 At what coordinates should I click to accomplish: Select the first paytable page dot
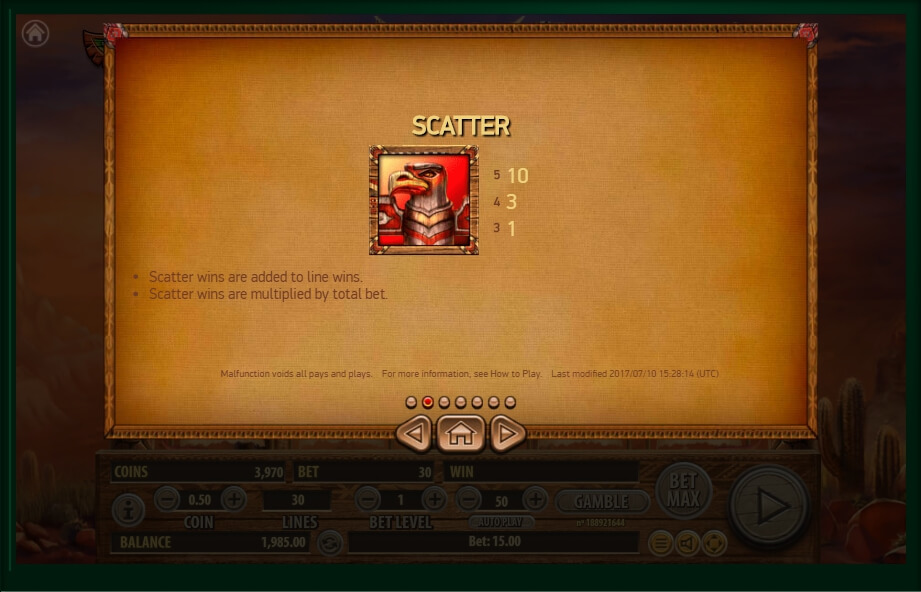click(411, 402)
